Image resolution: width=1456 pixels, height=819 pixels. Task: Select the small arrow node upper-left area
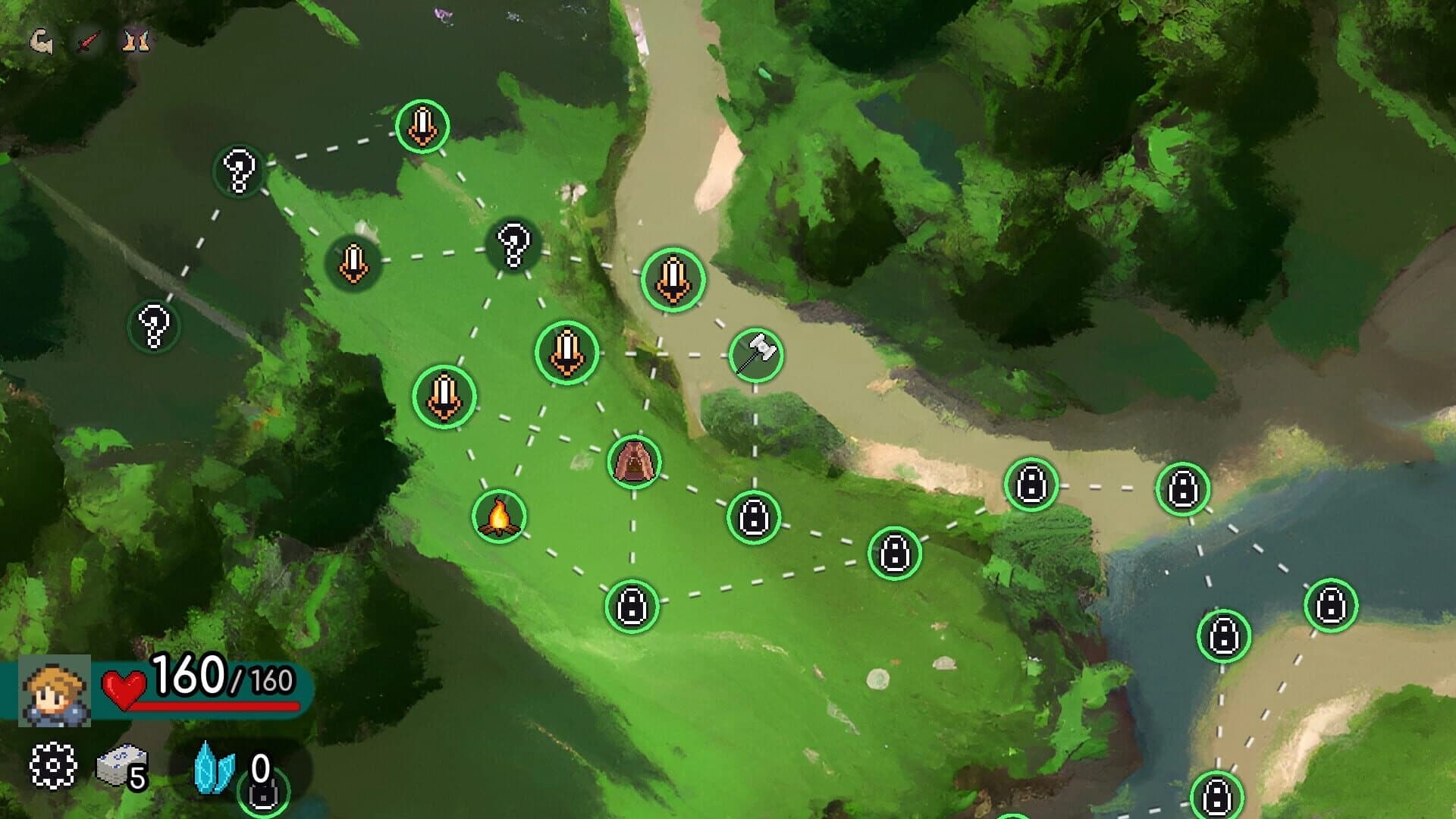point(352,262)
